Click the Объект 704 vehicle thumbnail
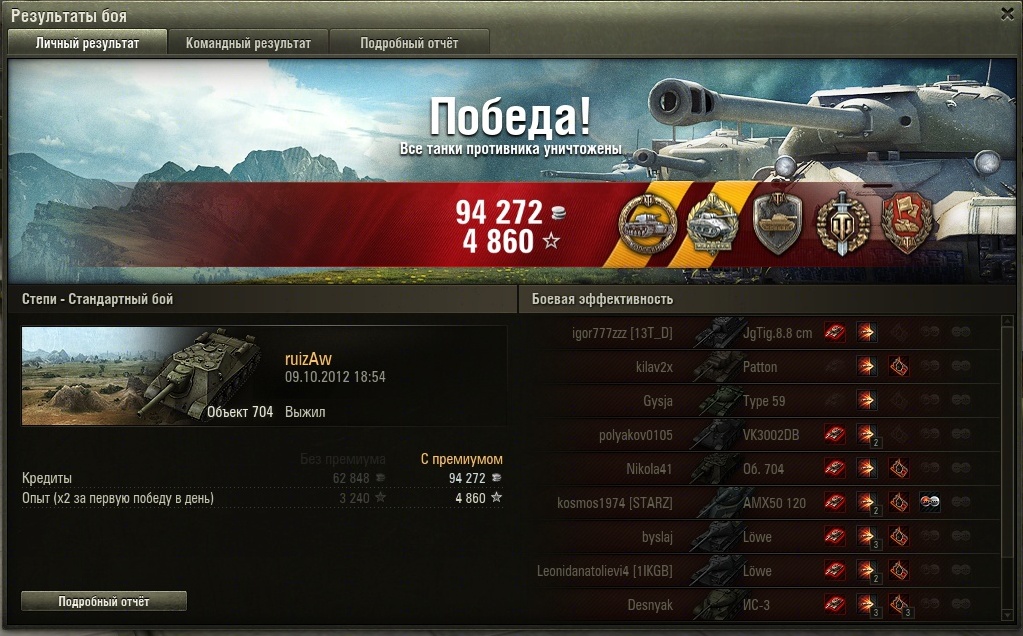The image size is (1023, 636). click(x=148, y=375)
